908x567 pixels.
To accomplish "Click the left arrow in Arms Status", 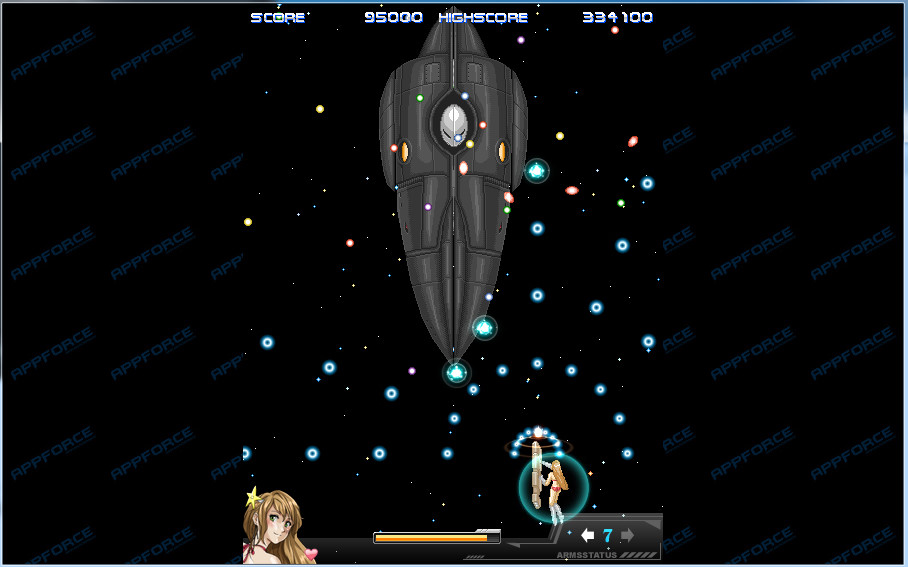I will click(588, 536).
